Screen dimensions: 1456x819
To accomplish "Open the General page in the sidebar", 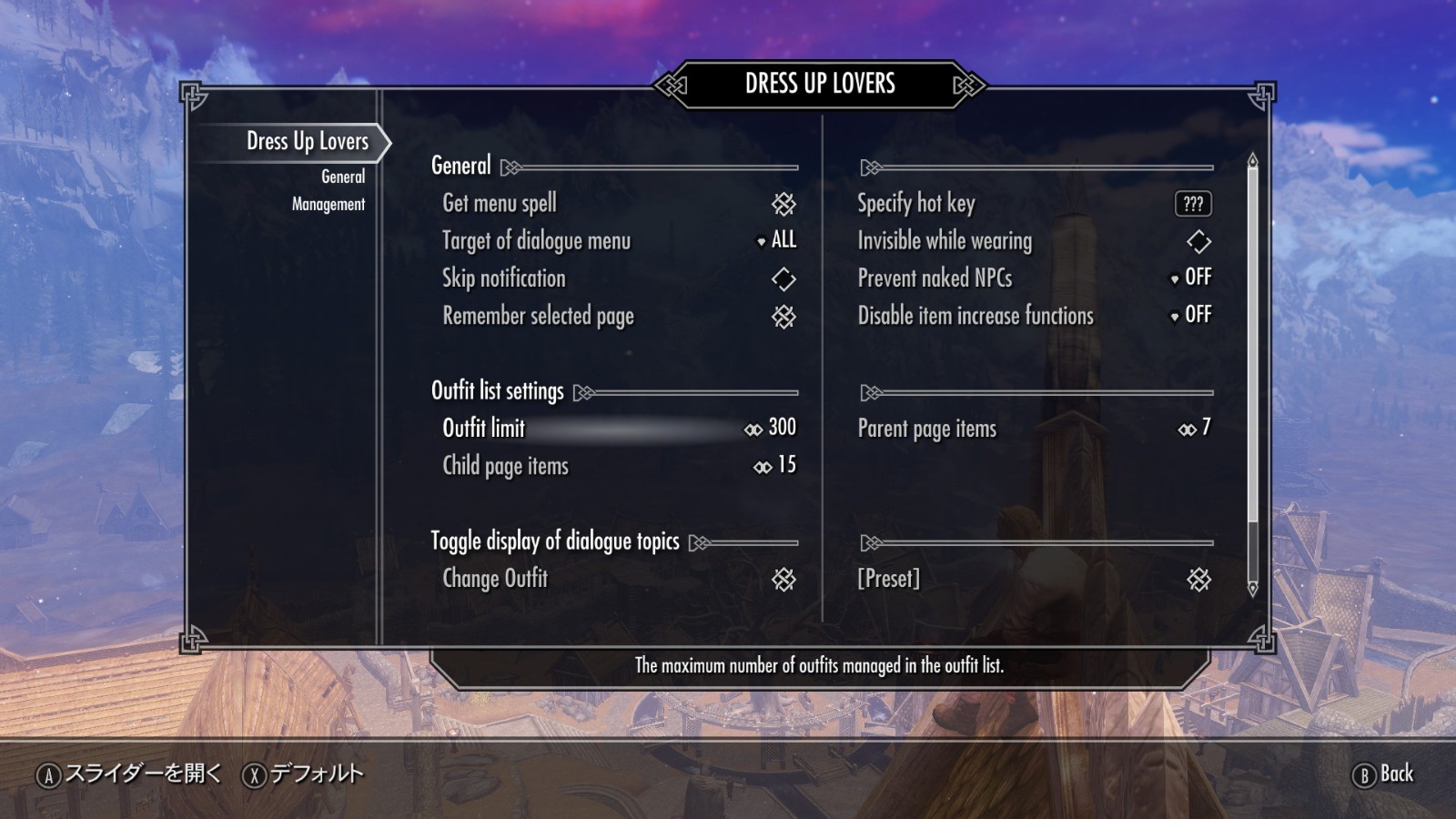I will click(x=342, y=177).
